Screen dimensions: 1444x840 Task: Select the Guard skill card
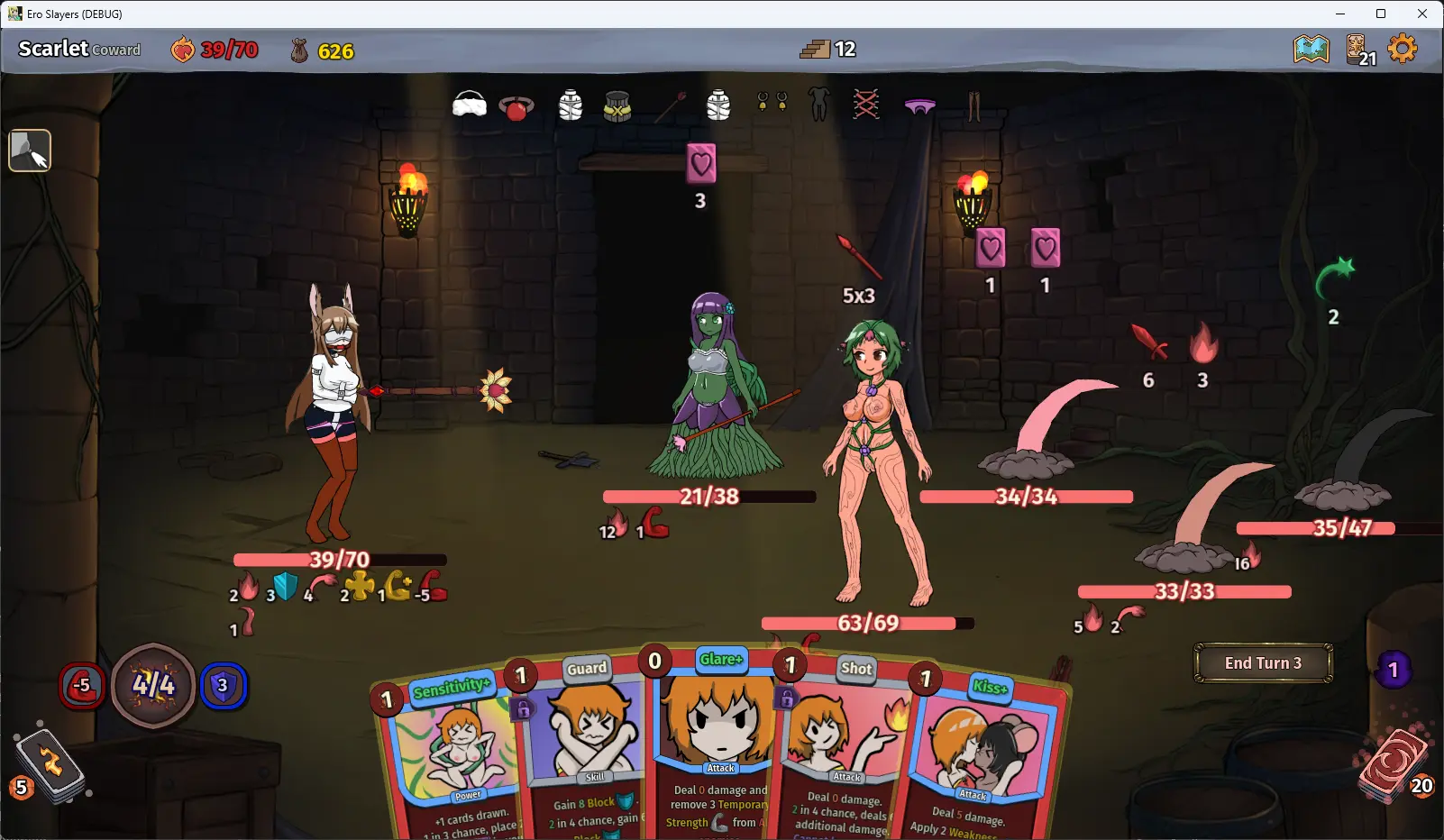(584, 739)
